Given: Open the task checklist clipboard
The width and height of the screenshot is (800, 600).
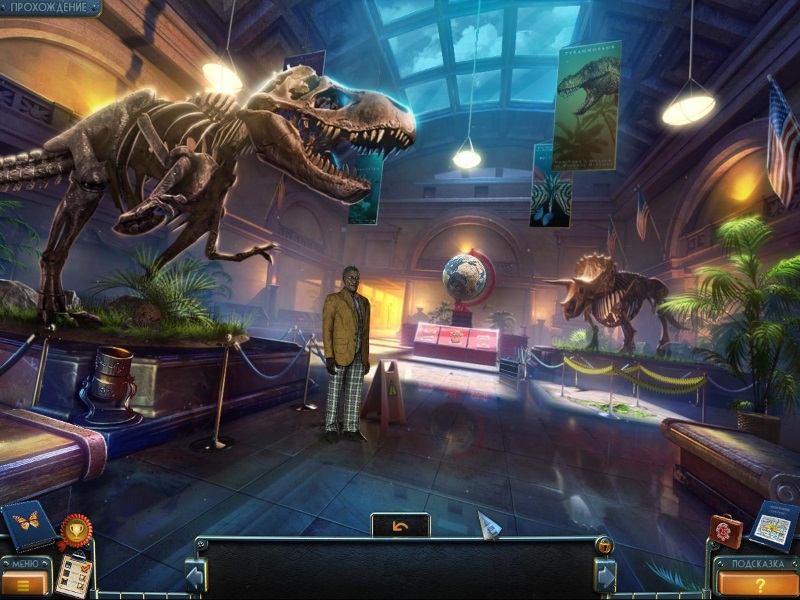Looking at the screenshot, I should point(72,576).
